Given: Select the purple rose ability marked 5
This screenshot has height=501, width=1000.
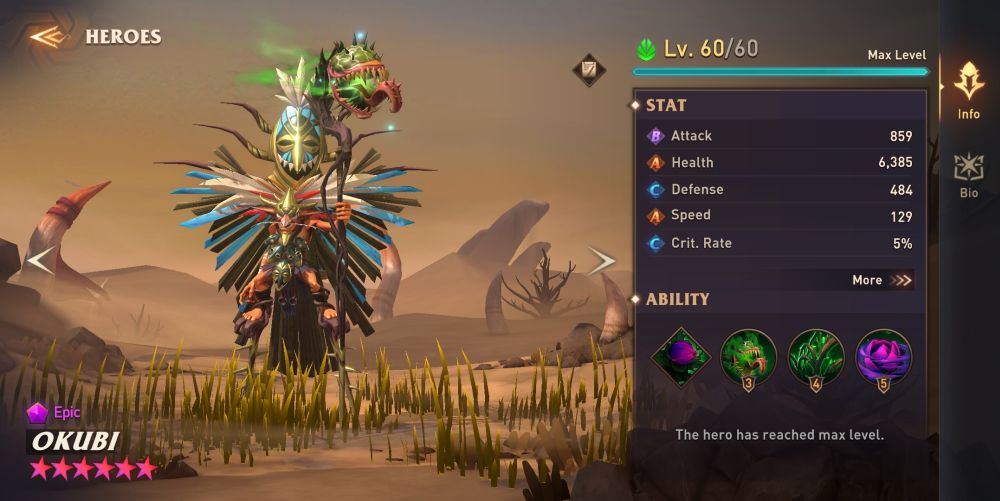Looking at the screenshot, I should coord(883,357).
